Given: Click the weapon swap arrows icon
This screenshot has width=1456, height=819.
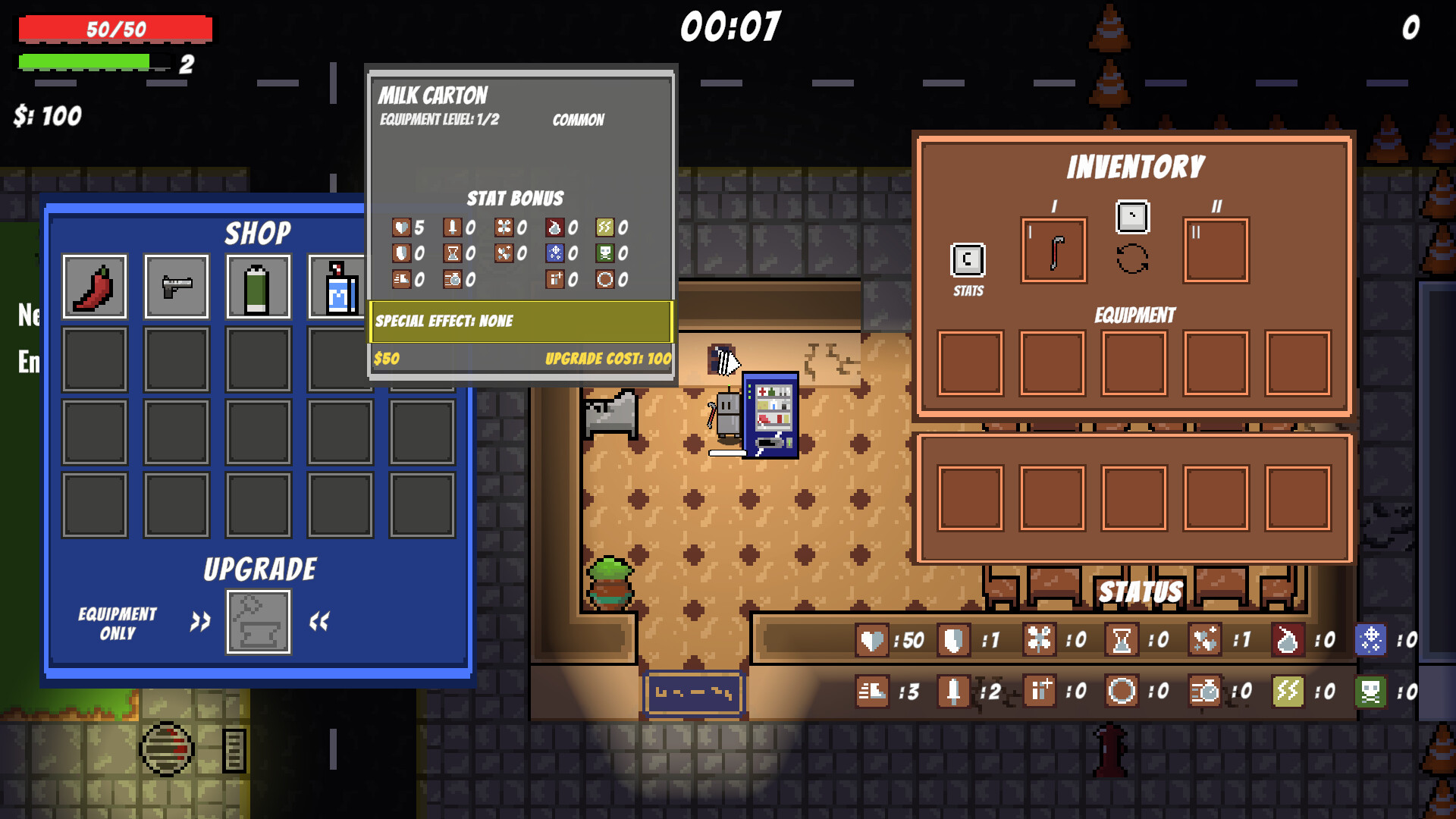Looking at the screenshot, I should point(1131,258).
